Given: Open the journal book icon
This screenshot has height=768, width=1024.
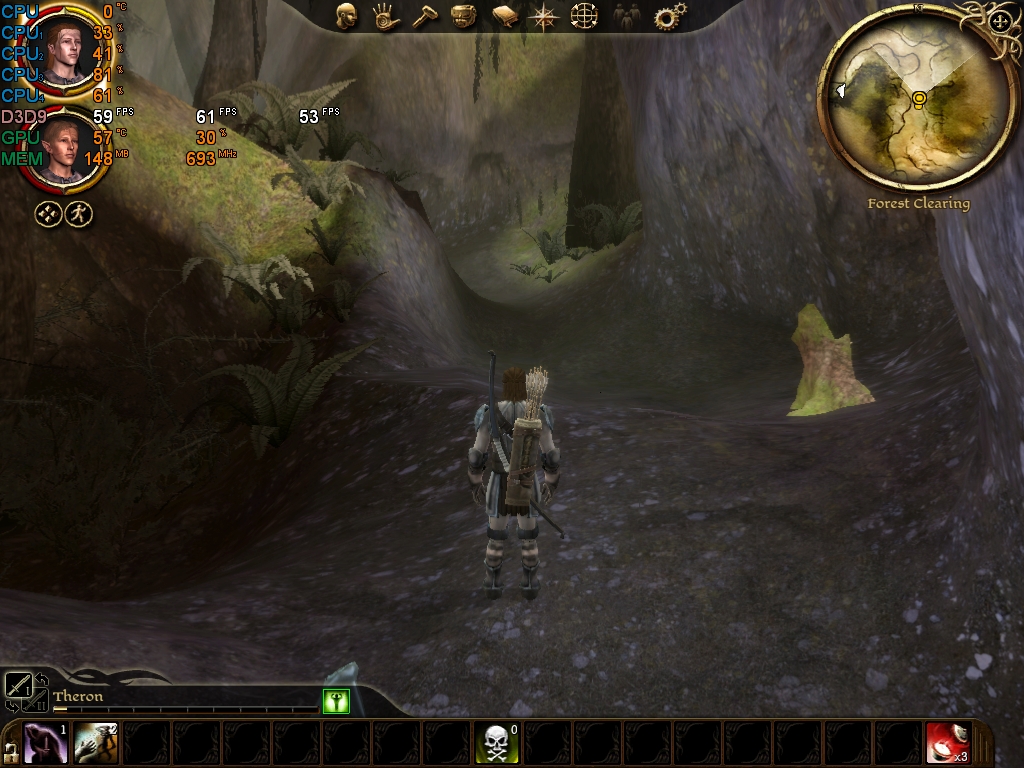Looking at the screenshot, I should (503, 16).
